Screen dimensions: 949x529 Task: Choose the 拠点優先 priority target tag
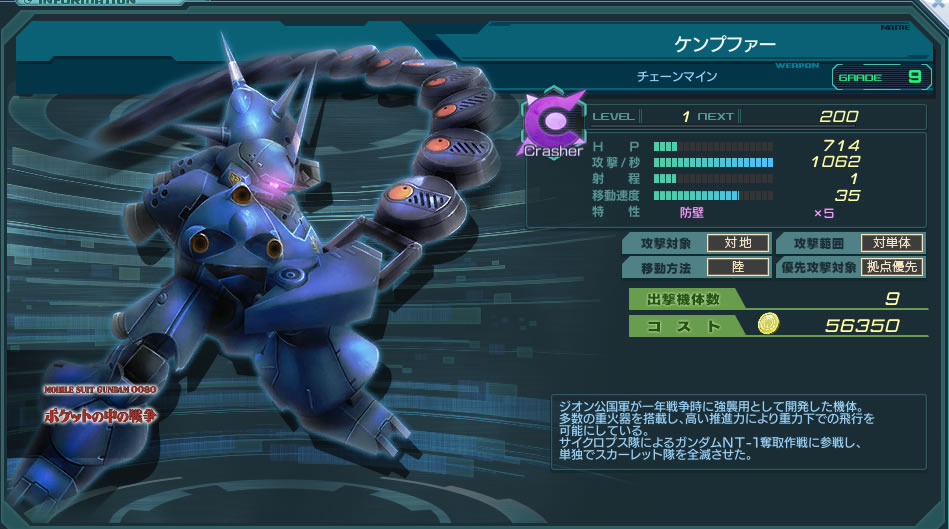tap(891, 267)
